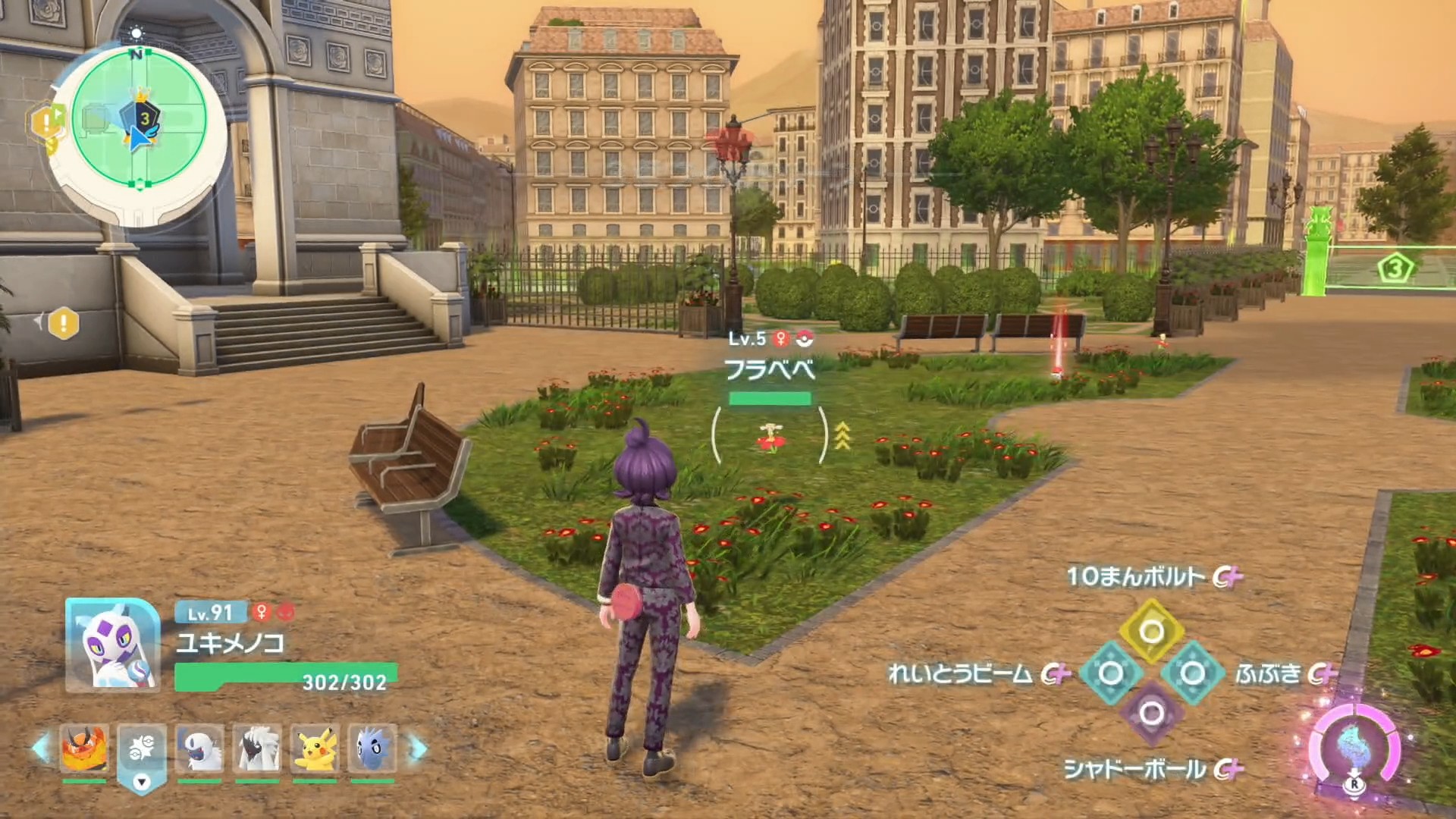The height and width of the screenshot is (819, 1456).
Task: Use the yellow 10まんボルト move diamond
Action: [1151, 631]
